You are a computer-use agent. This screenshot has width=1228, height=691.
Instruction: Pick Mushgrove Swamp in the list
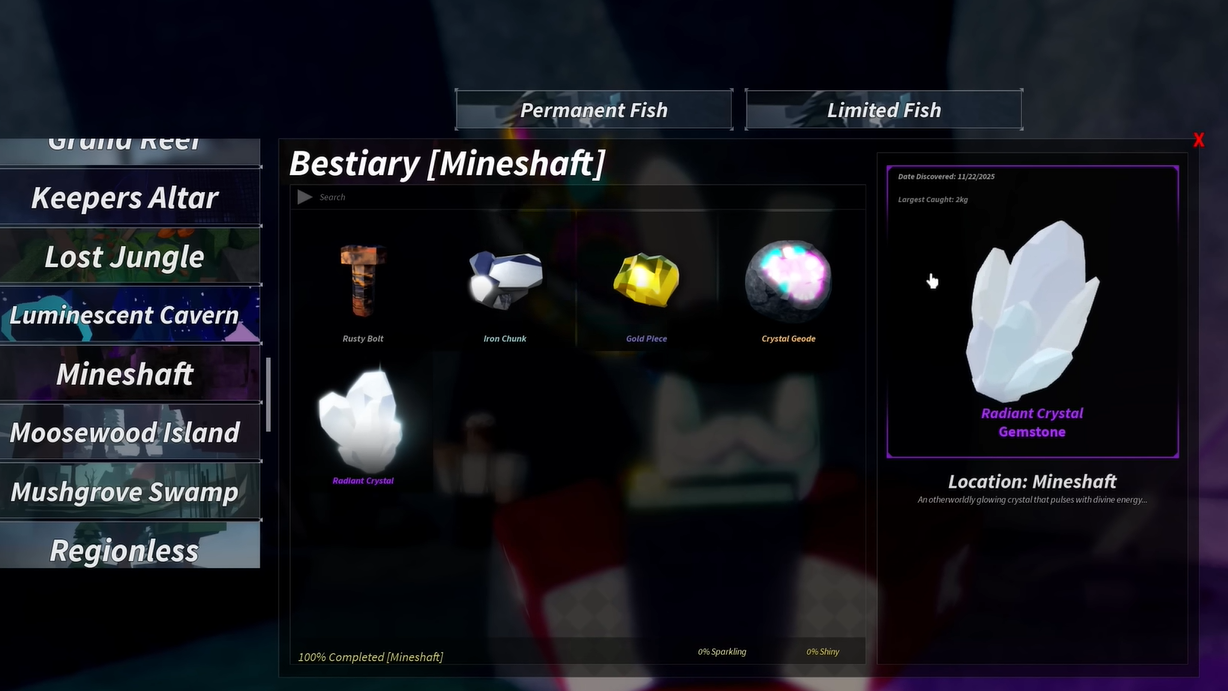tap(125, 492)
